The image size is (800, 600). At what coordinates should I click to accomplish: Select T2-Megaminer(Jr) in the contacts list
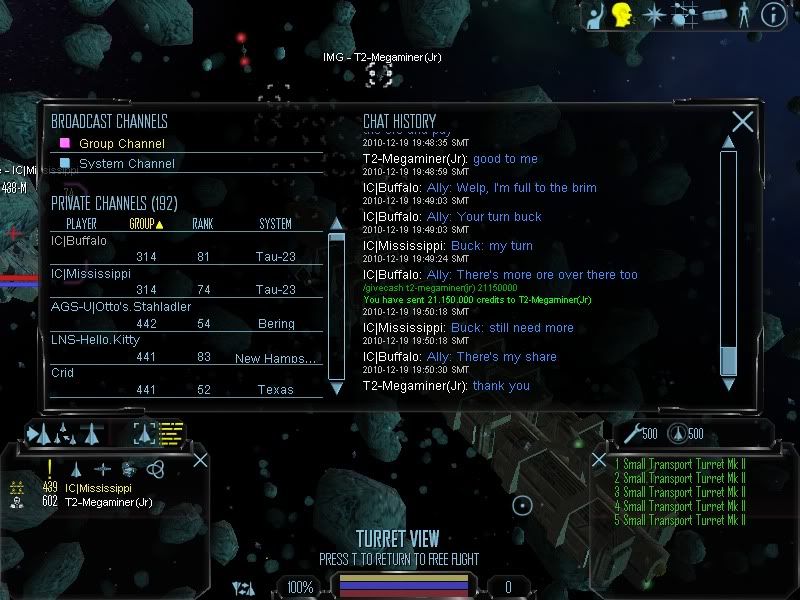(108, 502)
